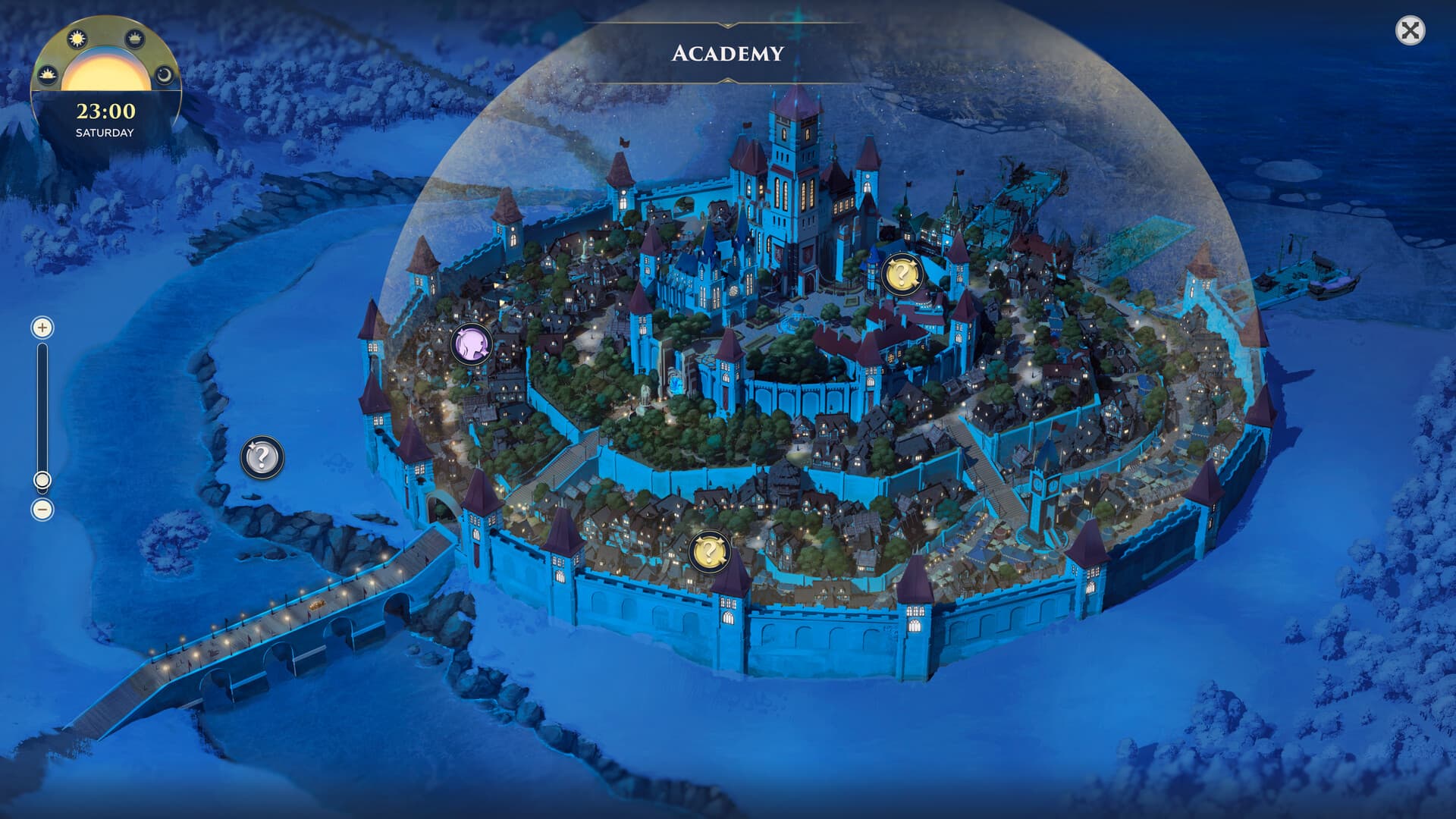Choose the crescent moon night icon

coord(164,75)
